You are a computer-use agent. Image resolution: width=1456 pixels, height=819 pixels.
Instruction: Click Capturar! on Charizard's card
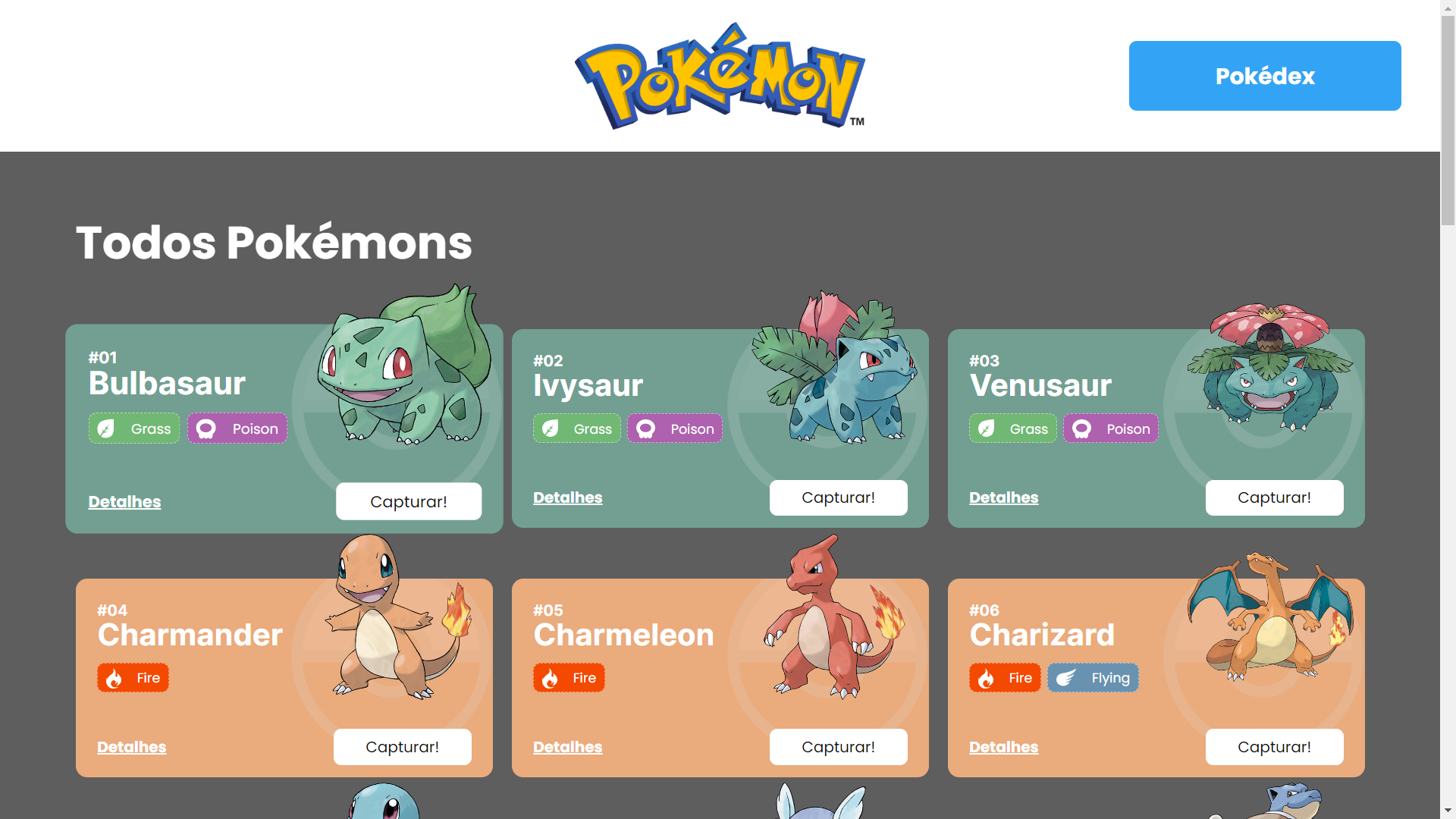pyautogui.click(x=1274, y=747)
